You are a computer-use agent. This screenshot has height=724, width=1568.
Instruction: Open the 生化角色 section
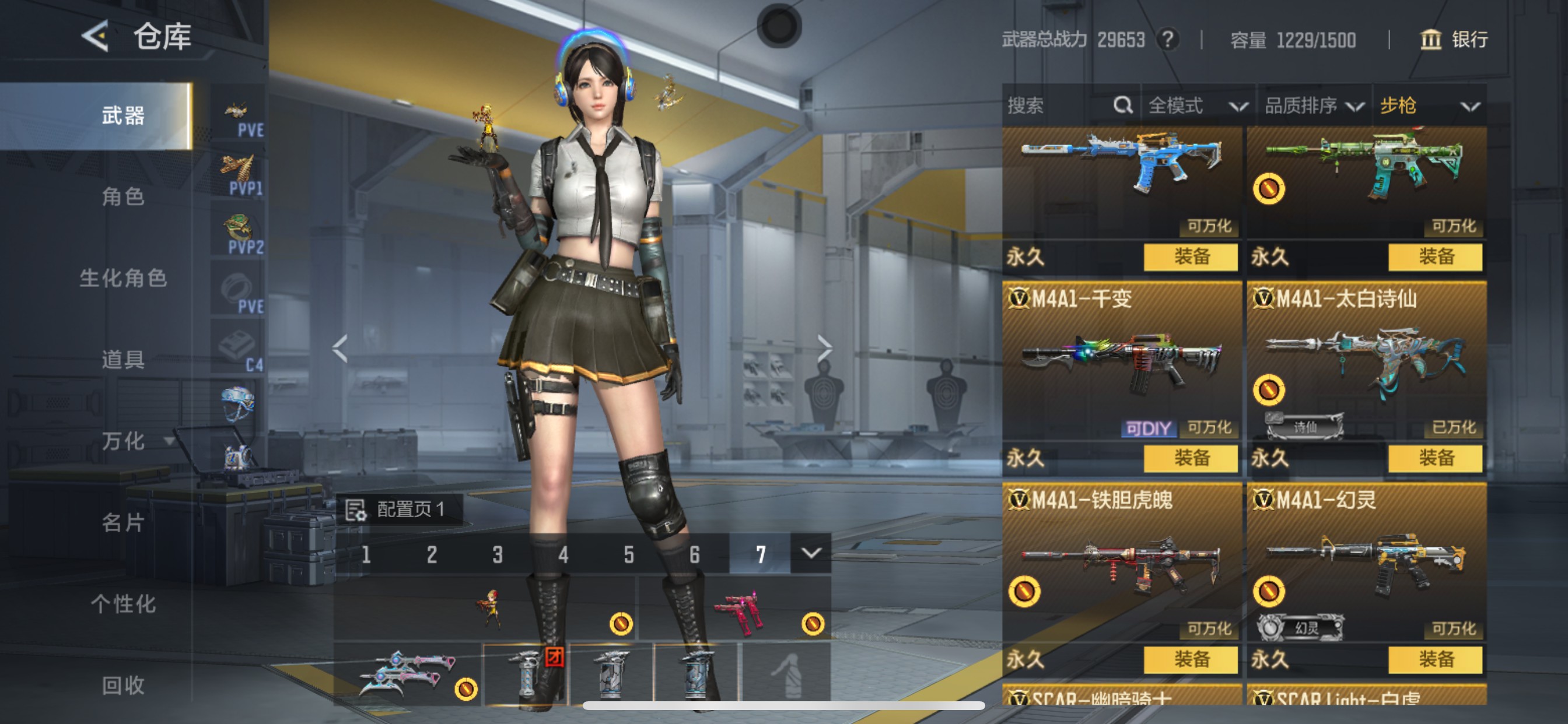click(123, 278)
